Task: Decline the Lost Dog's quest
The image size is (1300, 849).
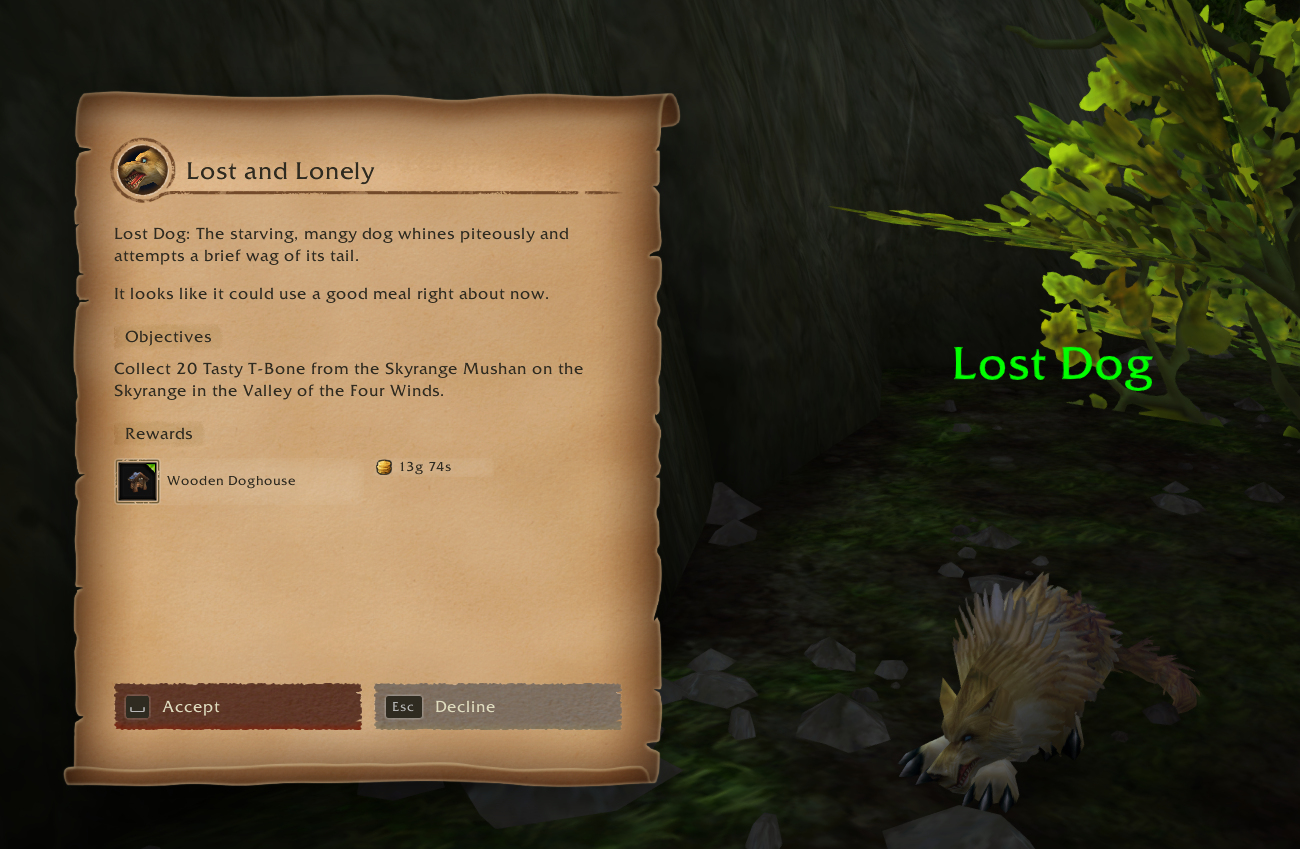Action: (498, 707)
